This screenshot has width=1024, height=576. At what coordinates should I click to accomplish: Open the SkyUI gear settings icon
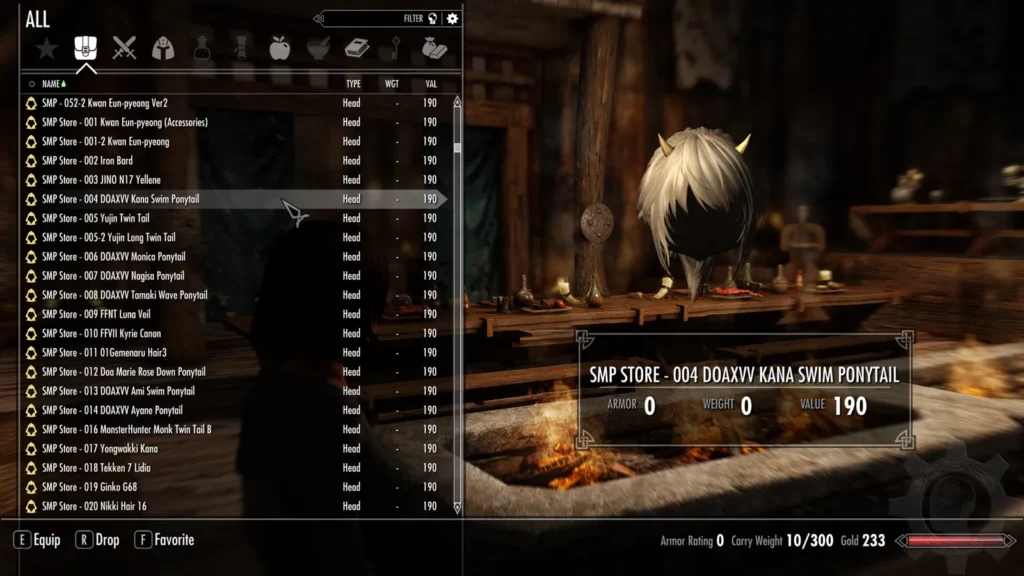coord(453,18)
